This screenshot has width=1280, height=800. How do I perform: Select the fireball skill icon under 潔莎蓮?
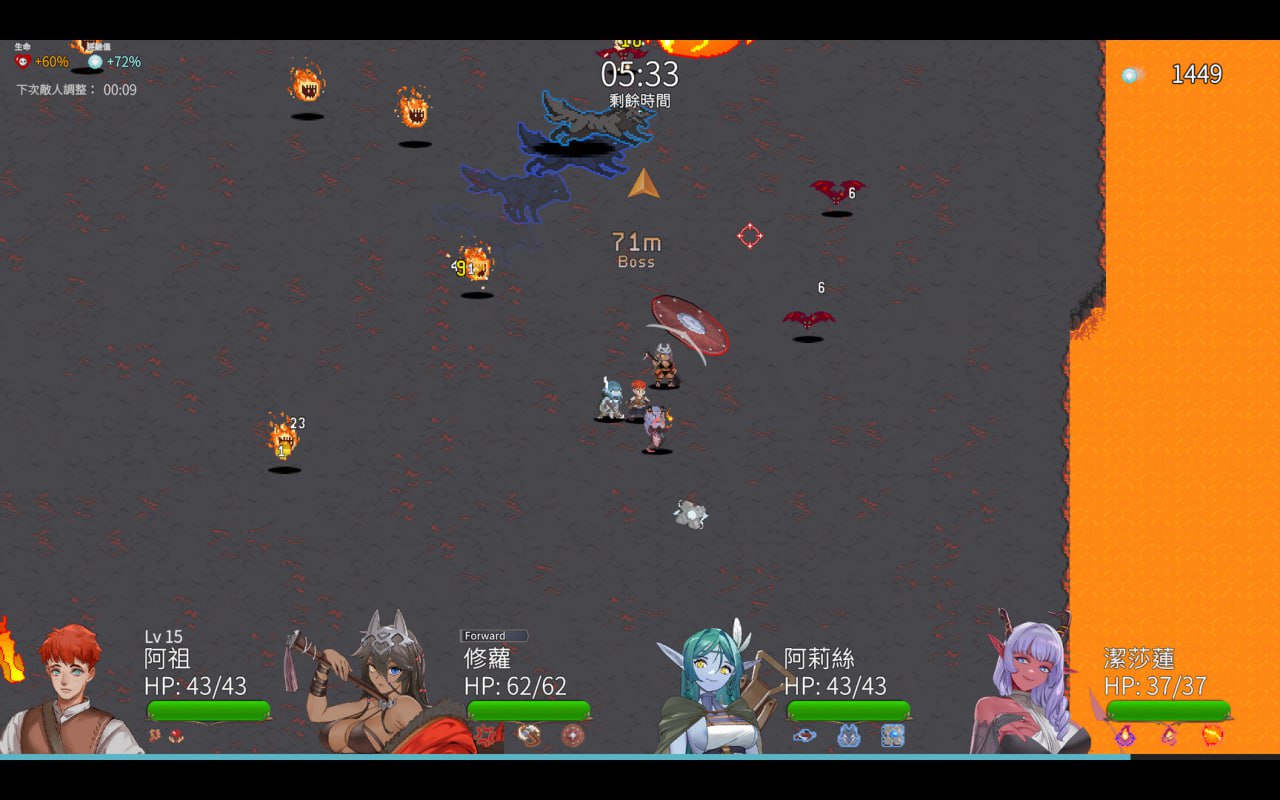point(1211,735)
